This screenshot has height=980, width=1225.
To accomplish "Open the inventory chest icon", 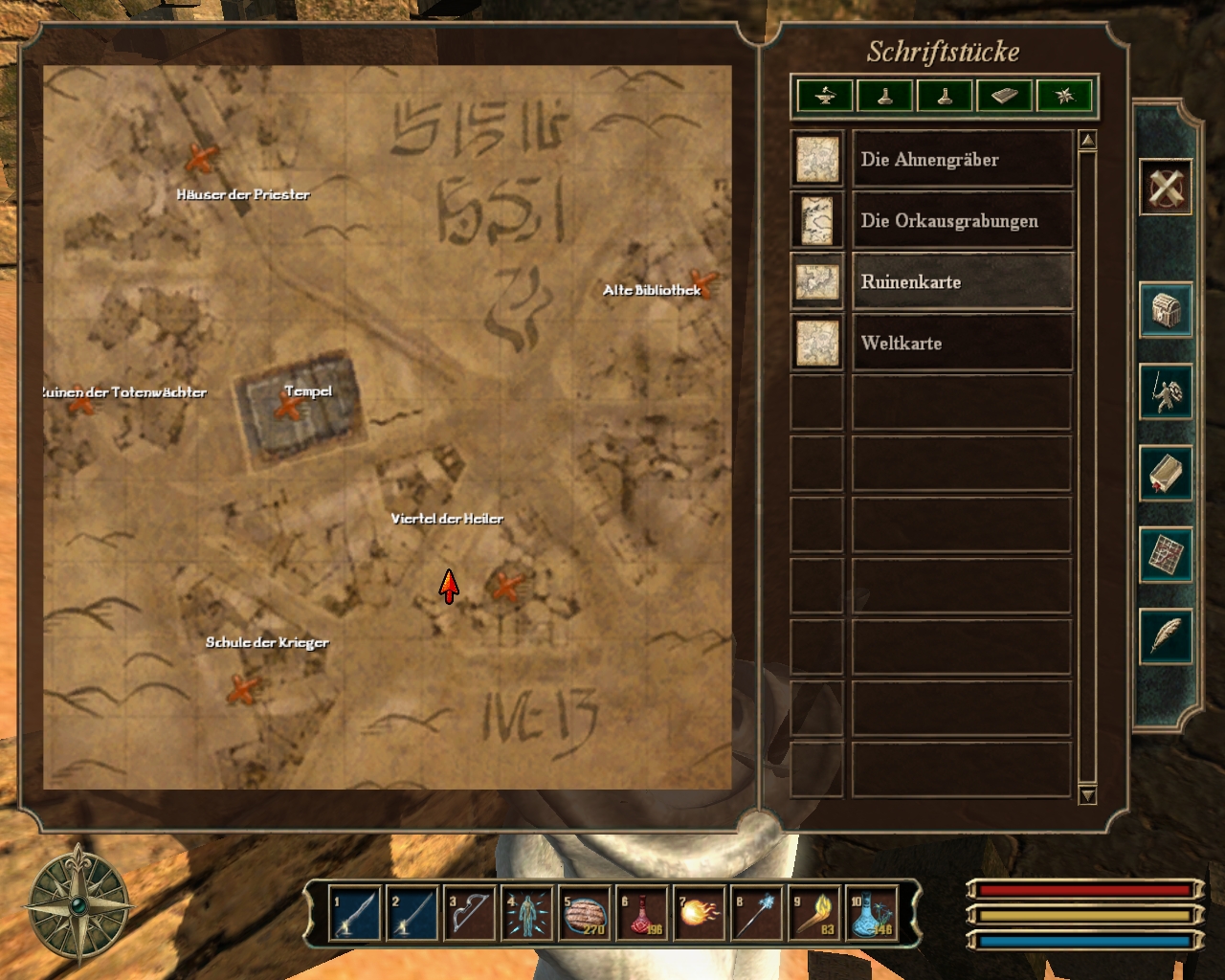I will click(1166, 310).
